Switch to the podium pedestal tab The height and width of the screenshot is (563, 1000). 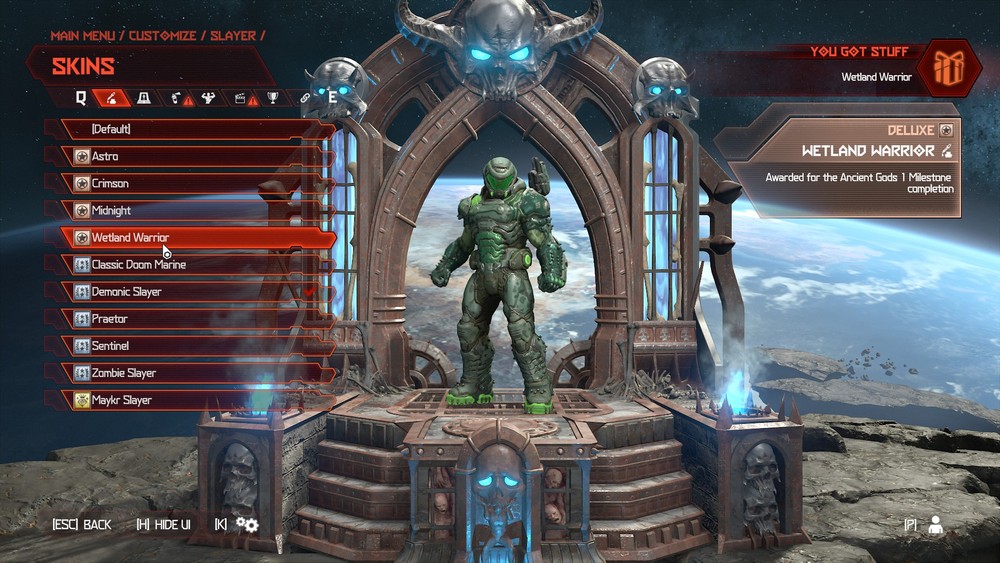[144, 98]
